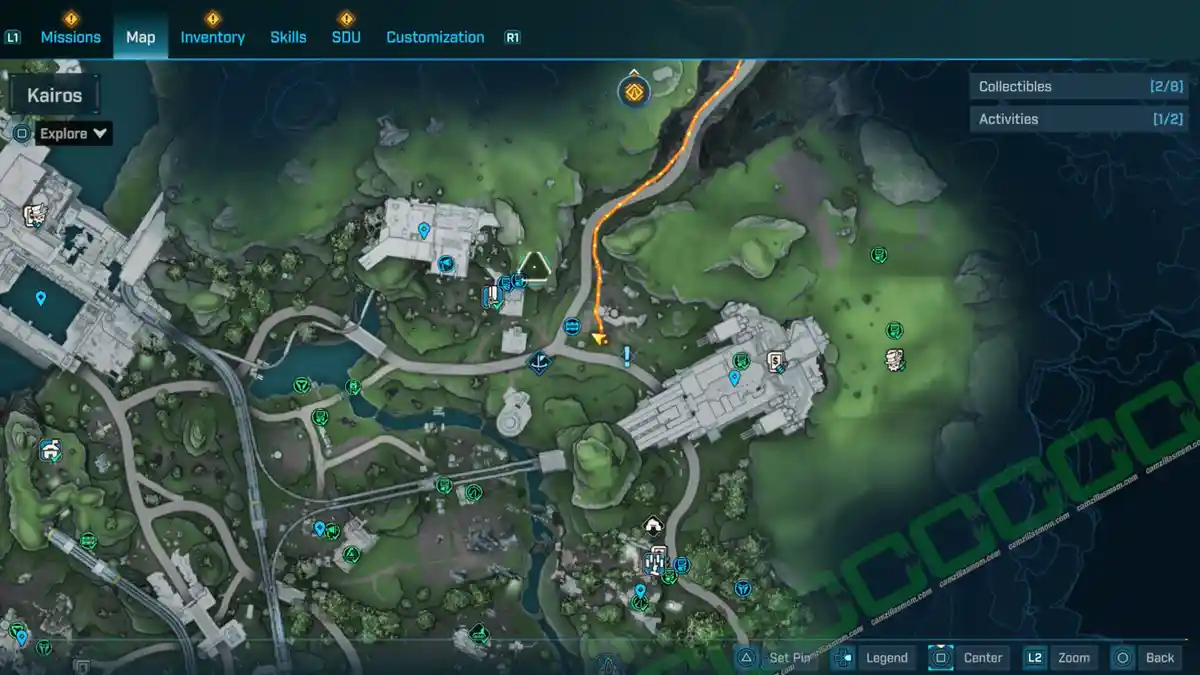Switch to the Customization tab
Image resolution: width=1200 pixels, height=675 pixels.
[x=435, y=37]
